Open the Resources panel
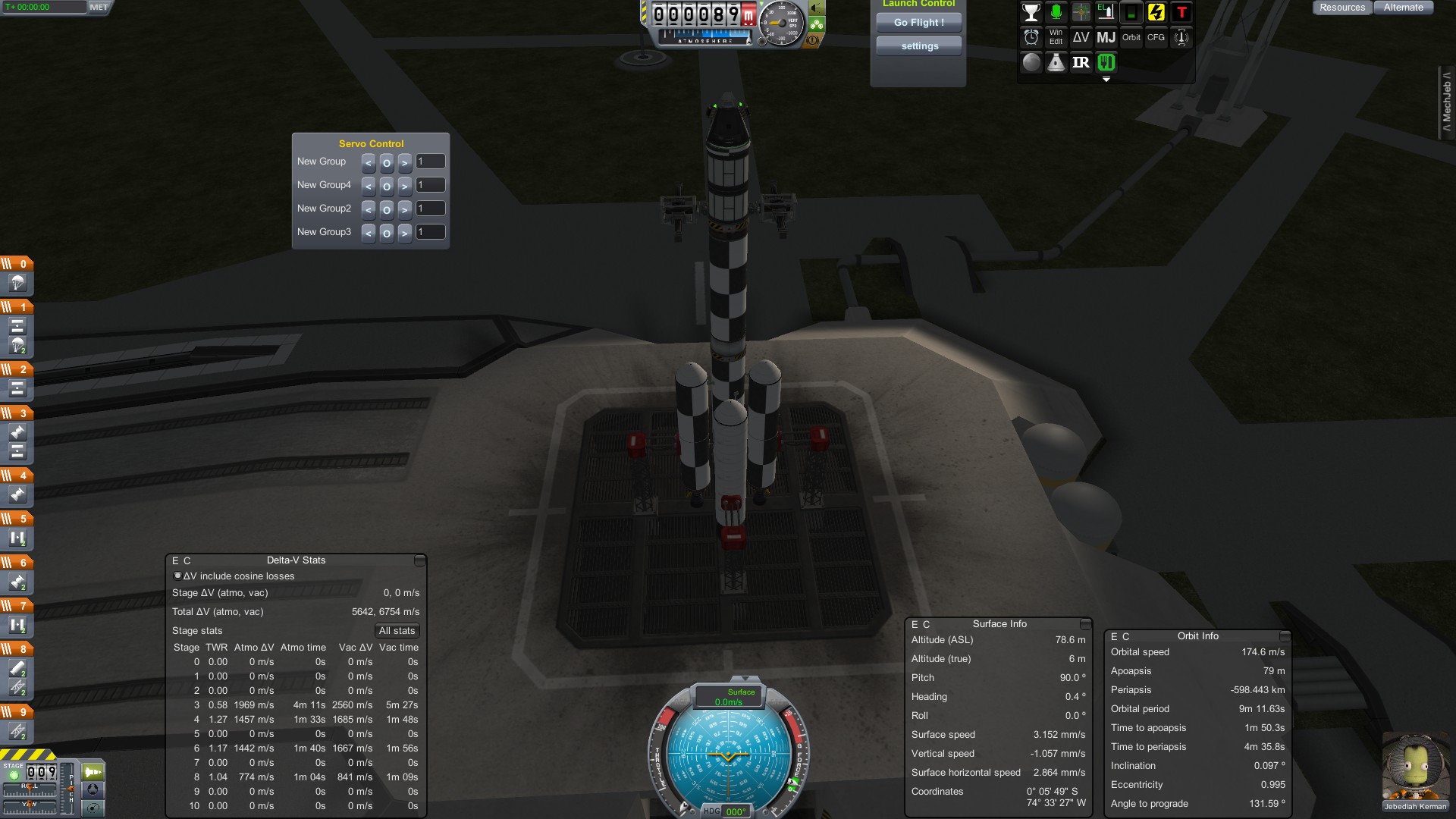 click(1341, 8)
